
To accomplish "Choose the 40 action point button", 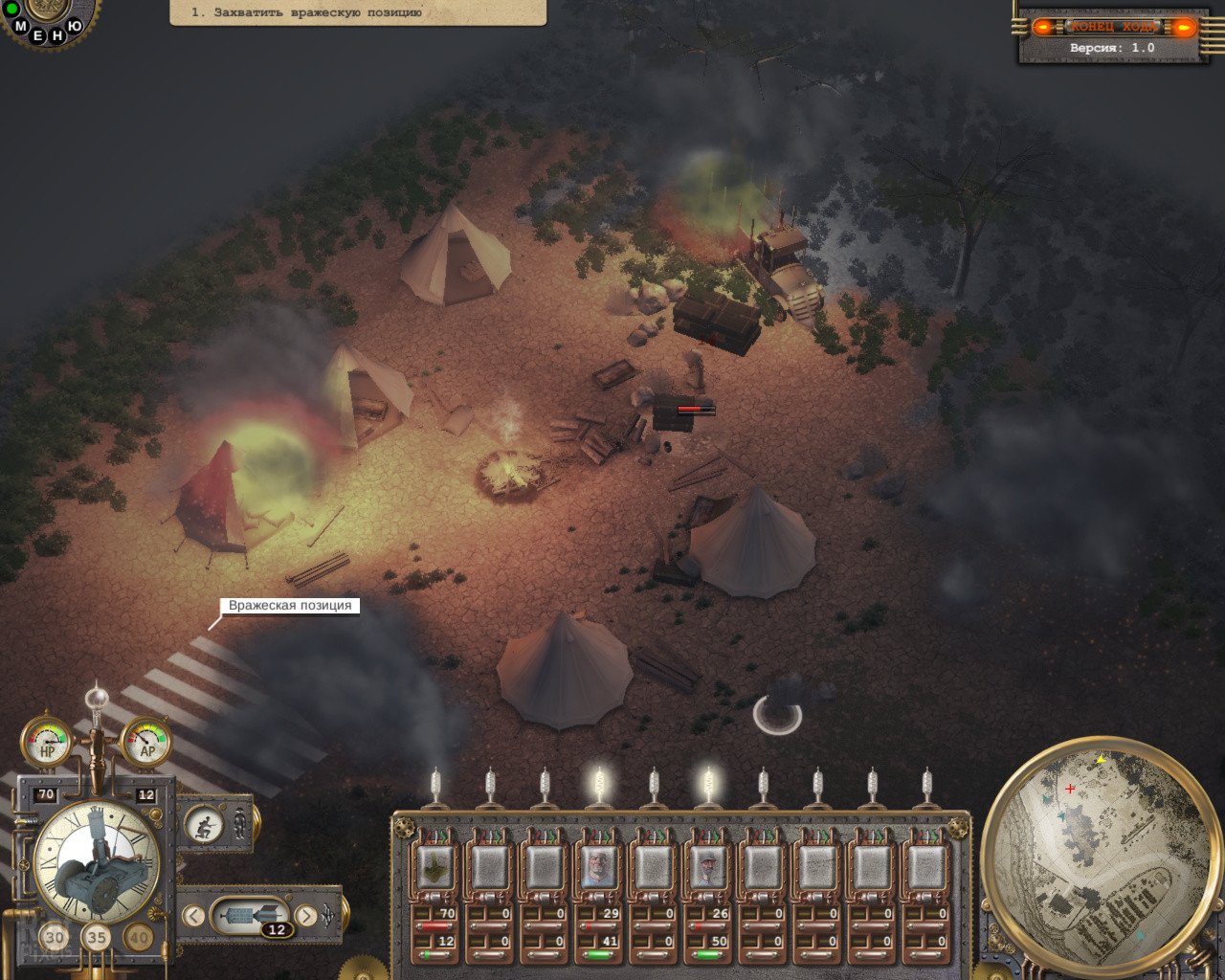I will click(138, 938).
